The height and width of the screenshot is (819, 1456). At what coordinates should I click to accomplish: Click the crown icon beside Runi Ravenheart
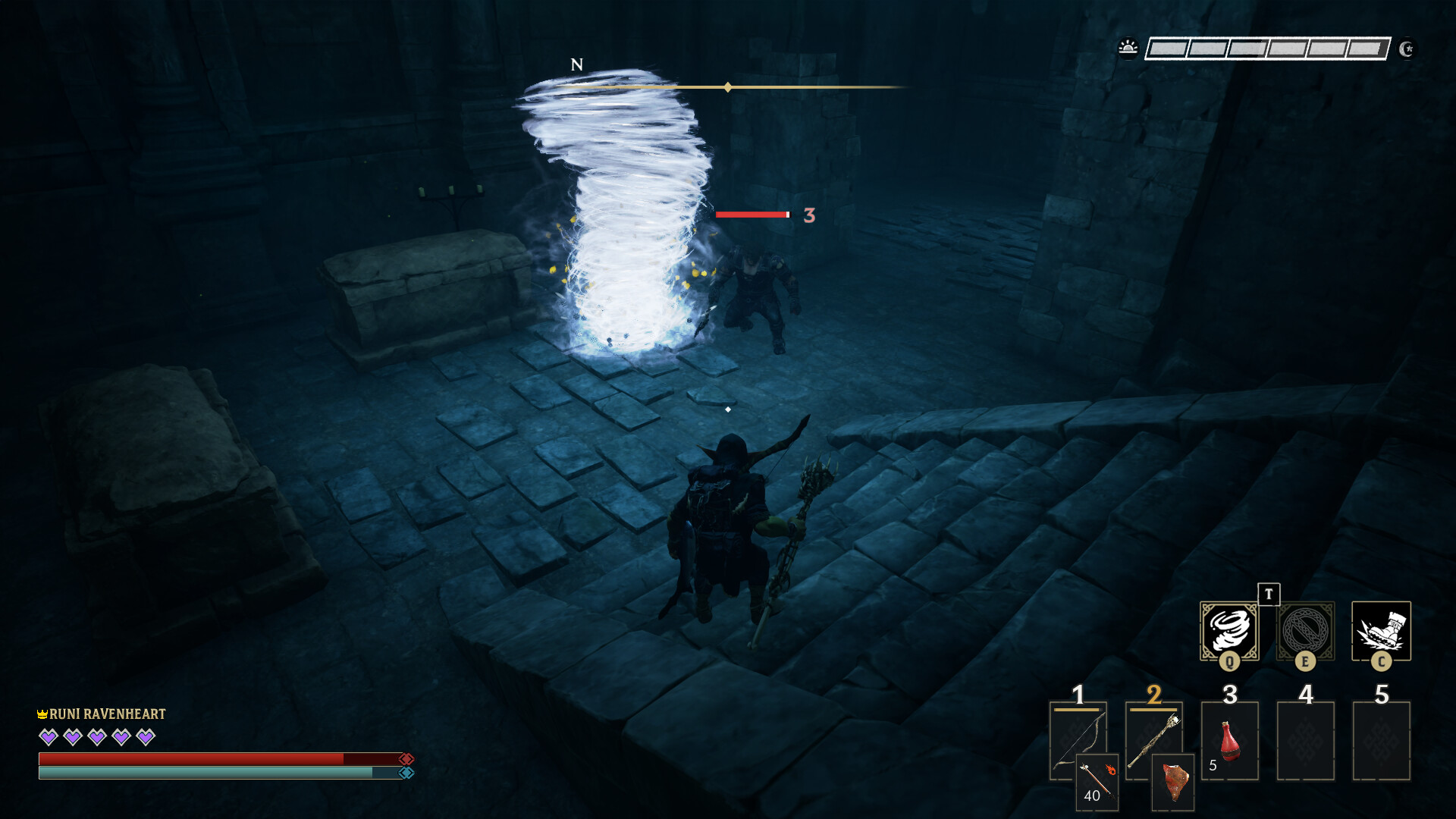coord(43,713)
